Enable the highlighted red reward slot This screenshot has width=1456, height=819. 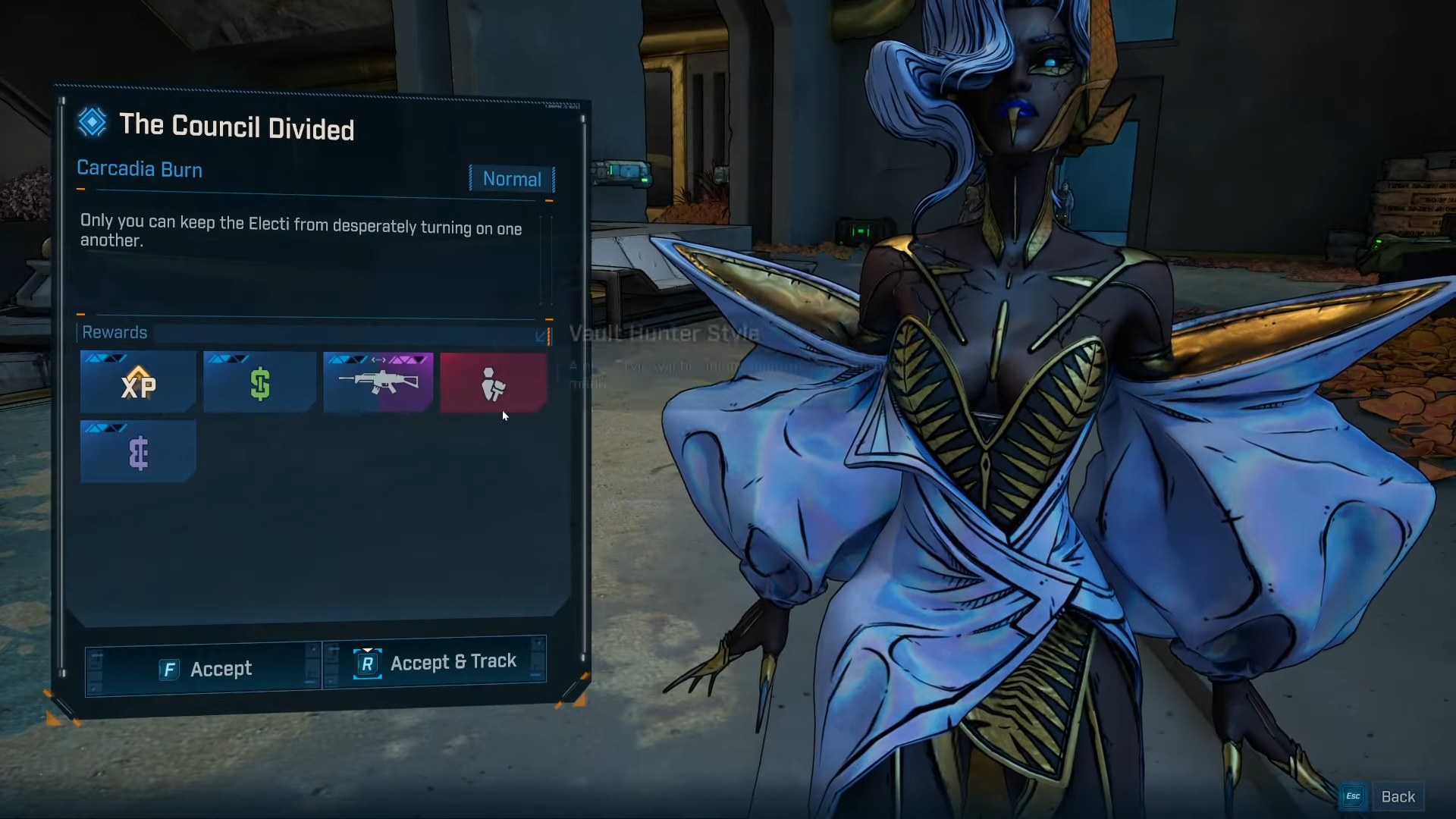pos(493,383)
